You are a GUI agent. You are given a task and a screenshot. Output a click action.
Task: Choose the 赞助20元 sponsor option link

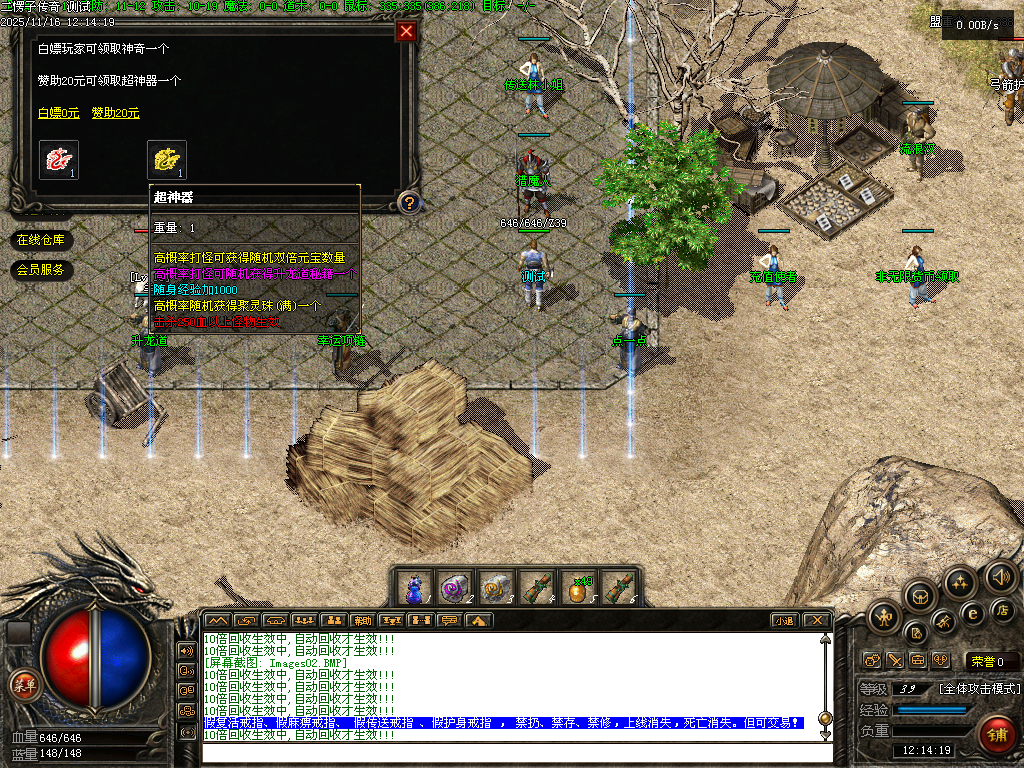tap(116, 113)
